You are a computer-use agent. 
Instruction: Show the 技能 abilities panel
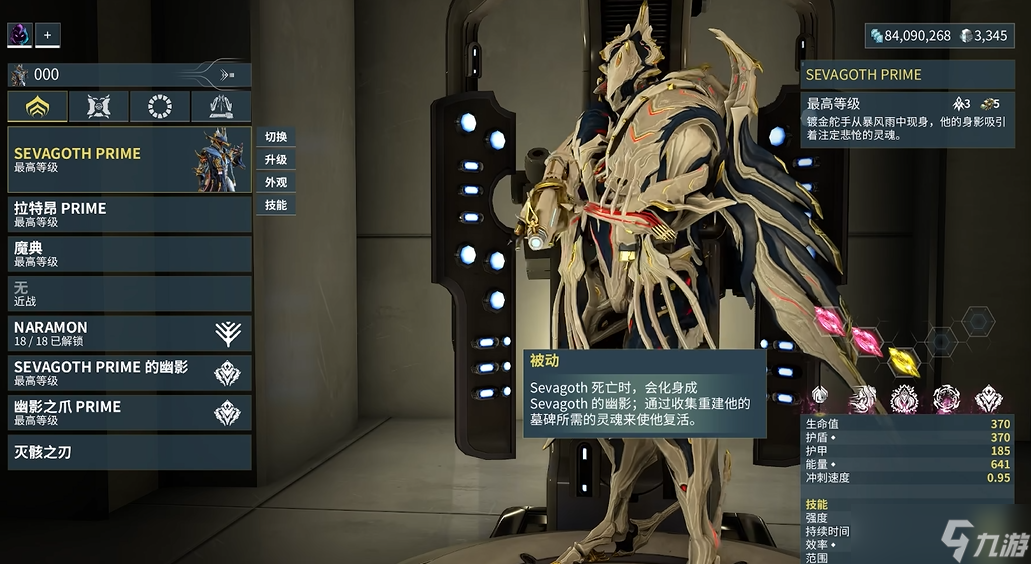276,205
